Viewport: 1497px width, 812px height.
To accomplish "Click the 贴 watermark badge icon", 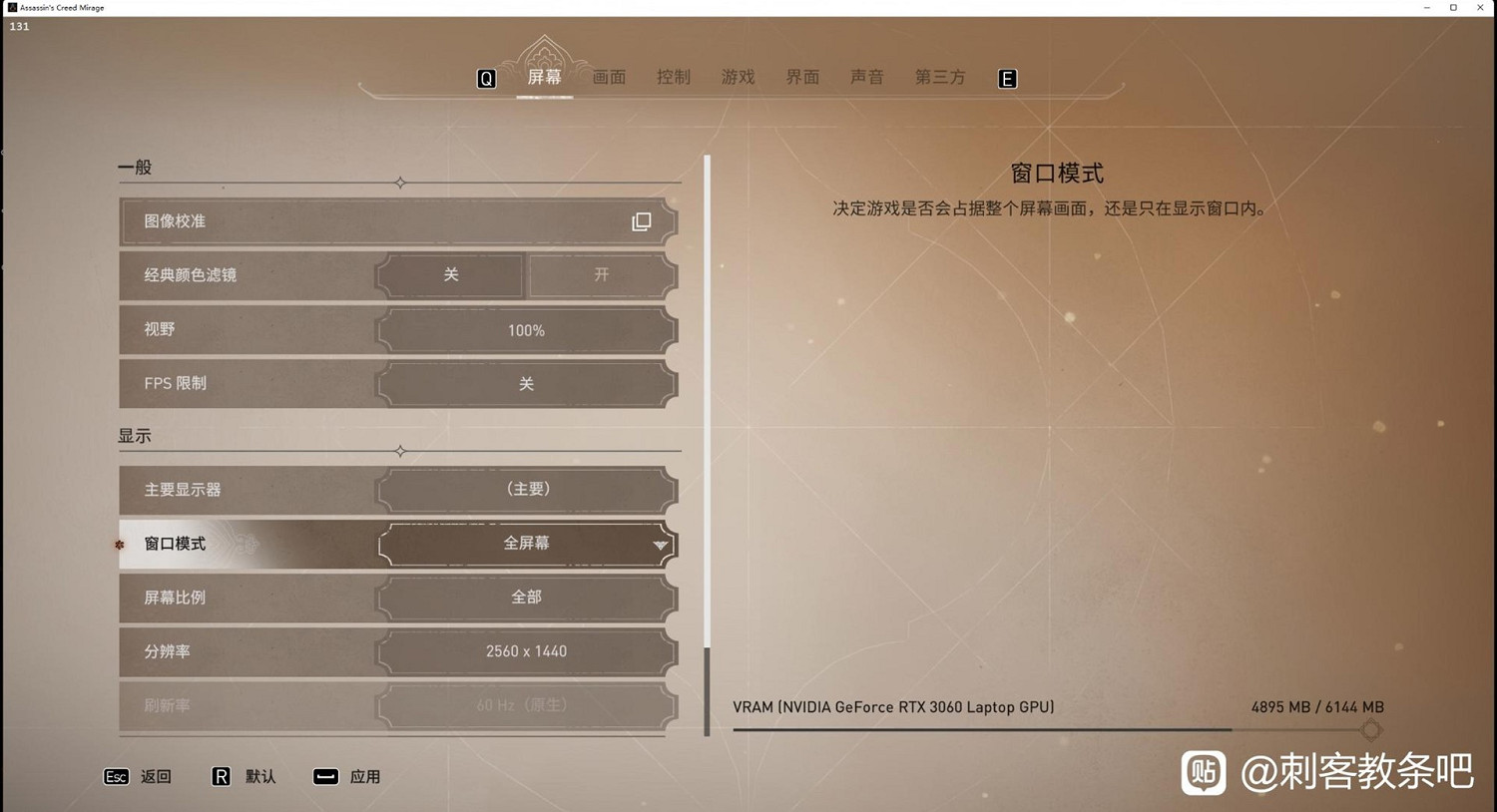I will point(1203,771).
